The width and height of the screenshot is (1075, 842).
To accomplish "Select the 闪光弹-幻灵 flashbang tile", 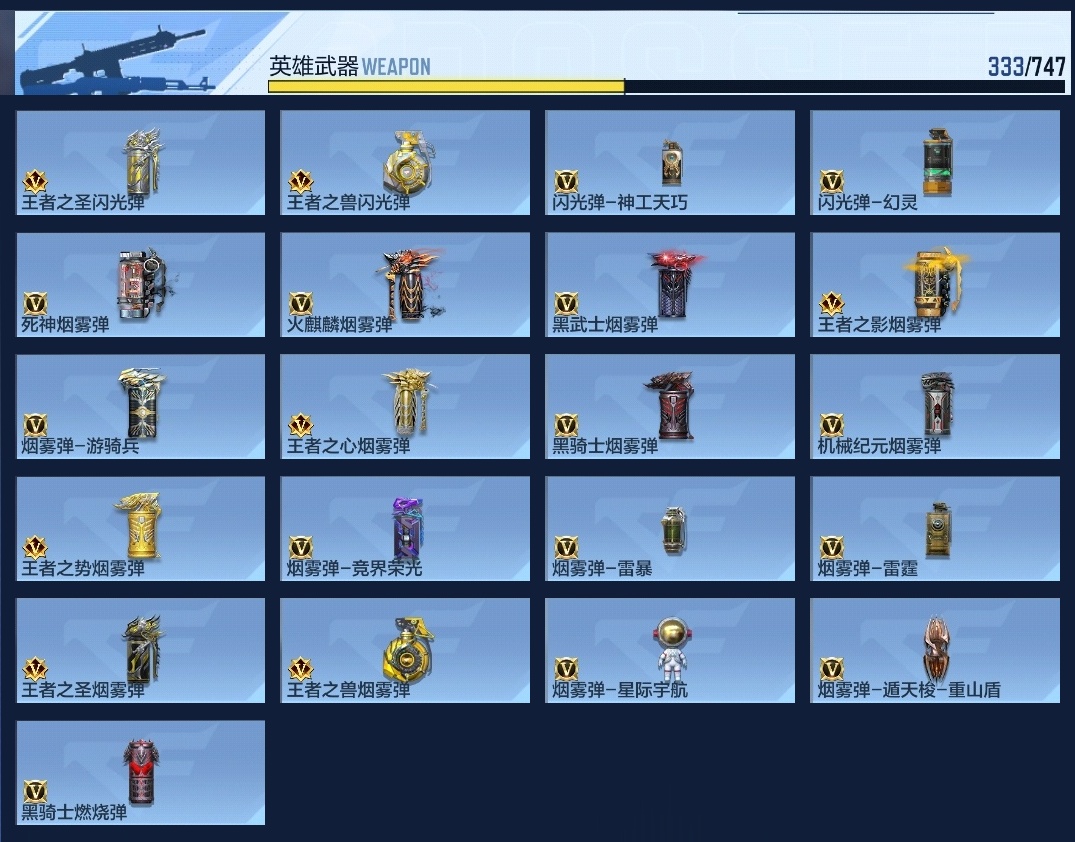I will tap(935, 162).
